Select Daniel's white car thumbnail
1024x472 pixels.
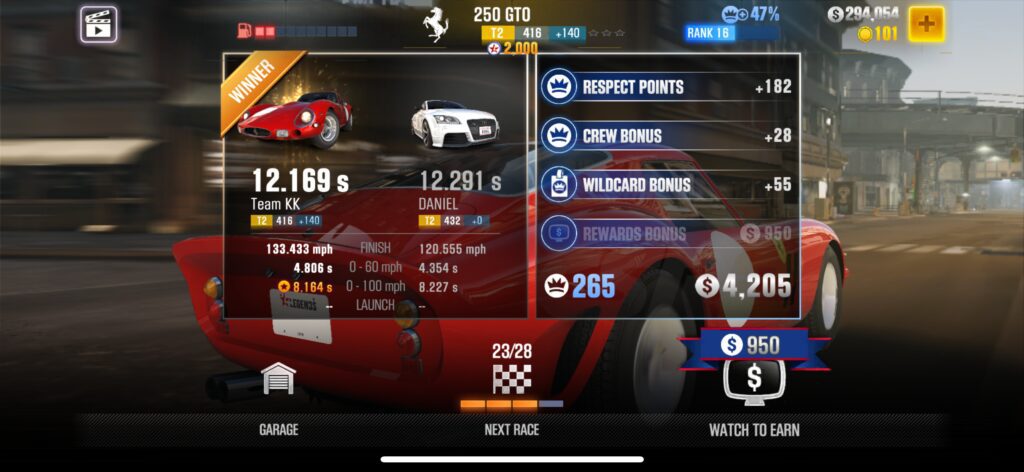pos(455,121)
